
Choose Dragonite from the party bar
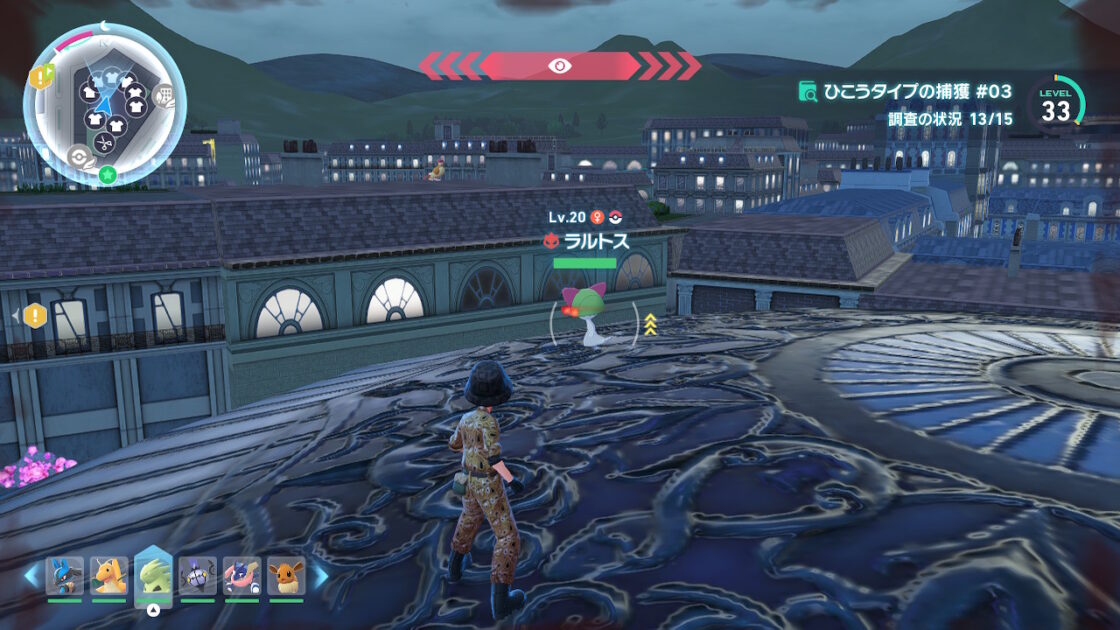109,576
